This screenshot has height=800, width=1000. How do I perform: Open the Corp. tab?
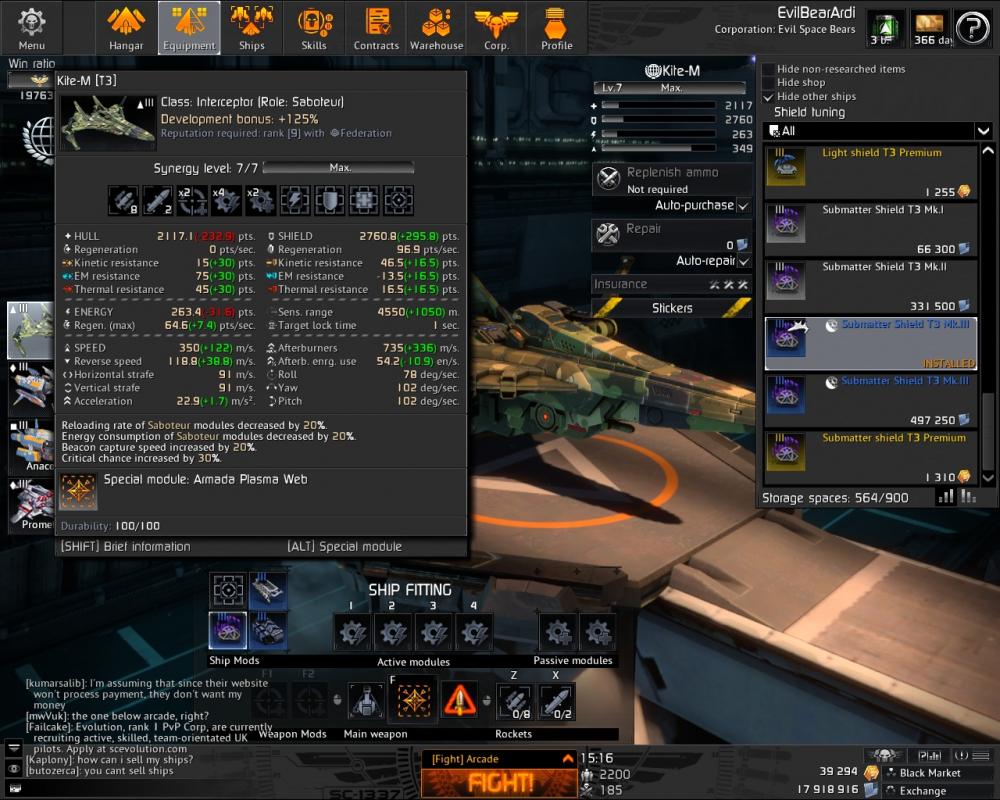[x=496, y=28]
